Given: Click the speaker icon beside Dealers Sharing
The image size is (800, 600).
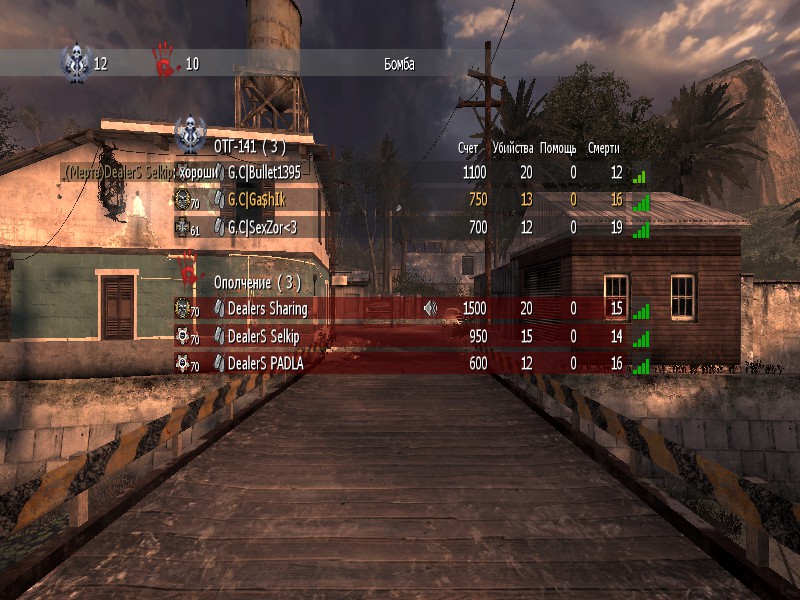Looking at the screenshot, I should [430, 308].
